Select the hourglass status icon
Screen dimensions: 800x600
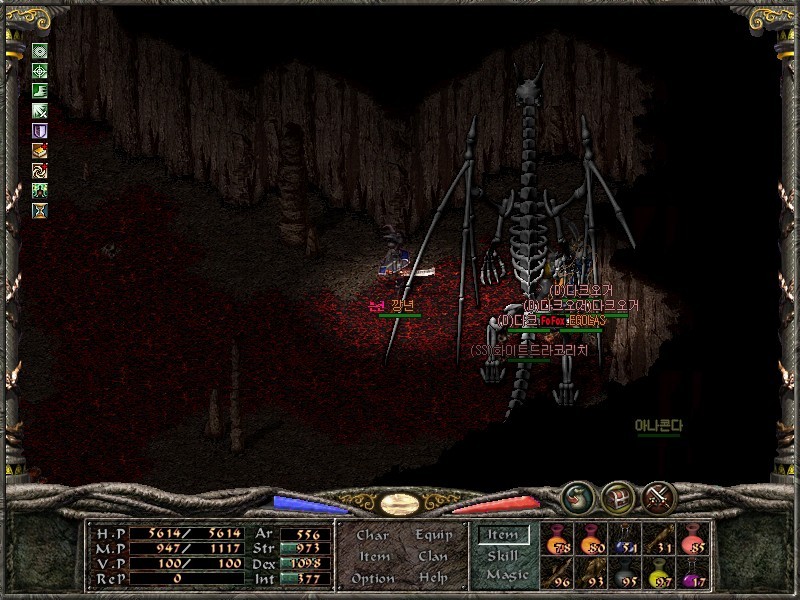(x=40, y=210)
